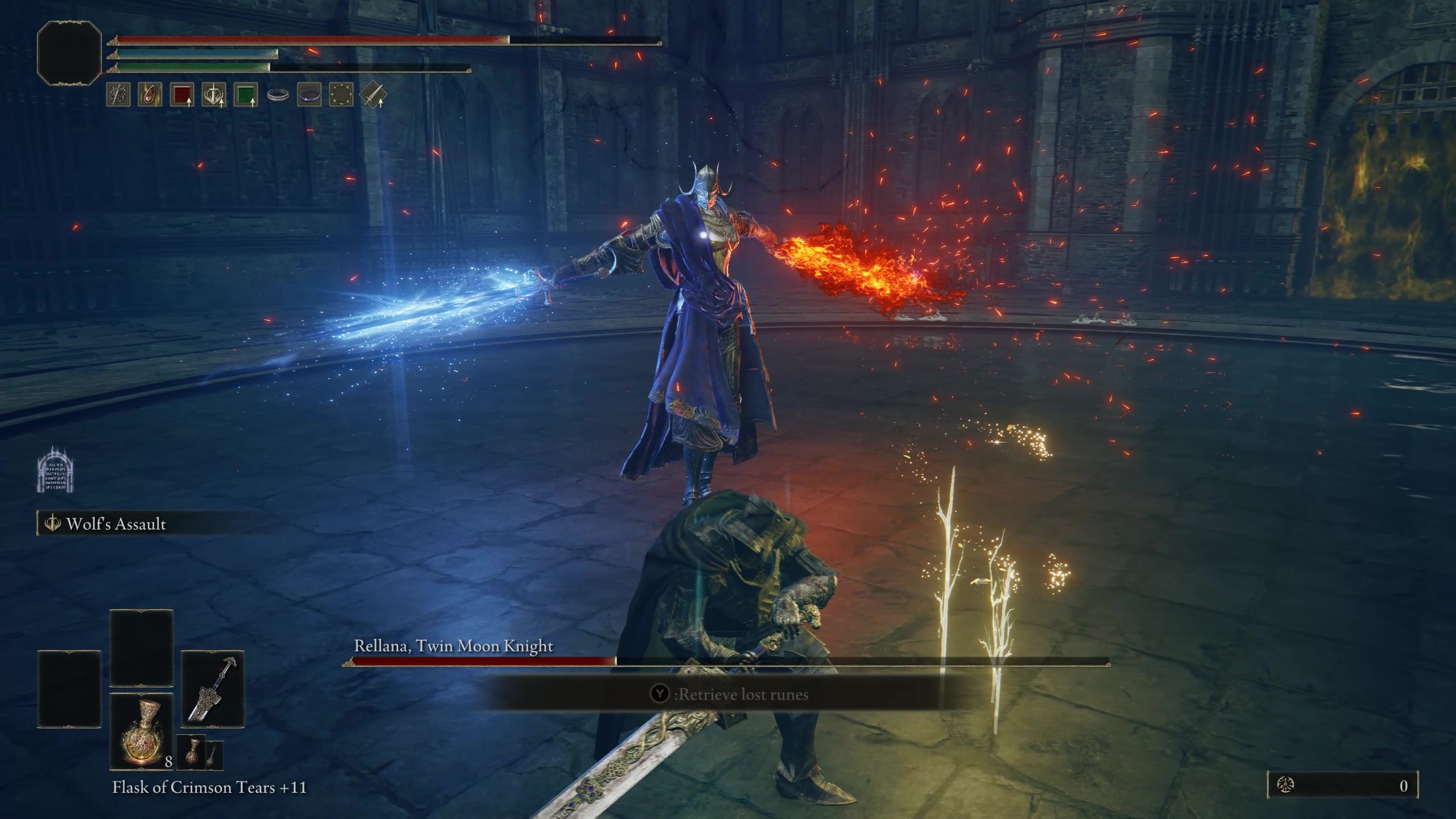Inspect the broken sword status icon
Screen dimensions: 1456x819
118,95
